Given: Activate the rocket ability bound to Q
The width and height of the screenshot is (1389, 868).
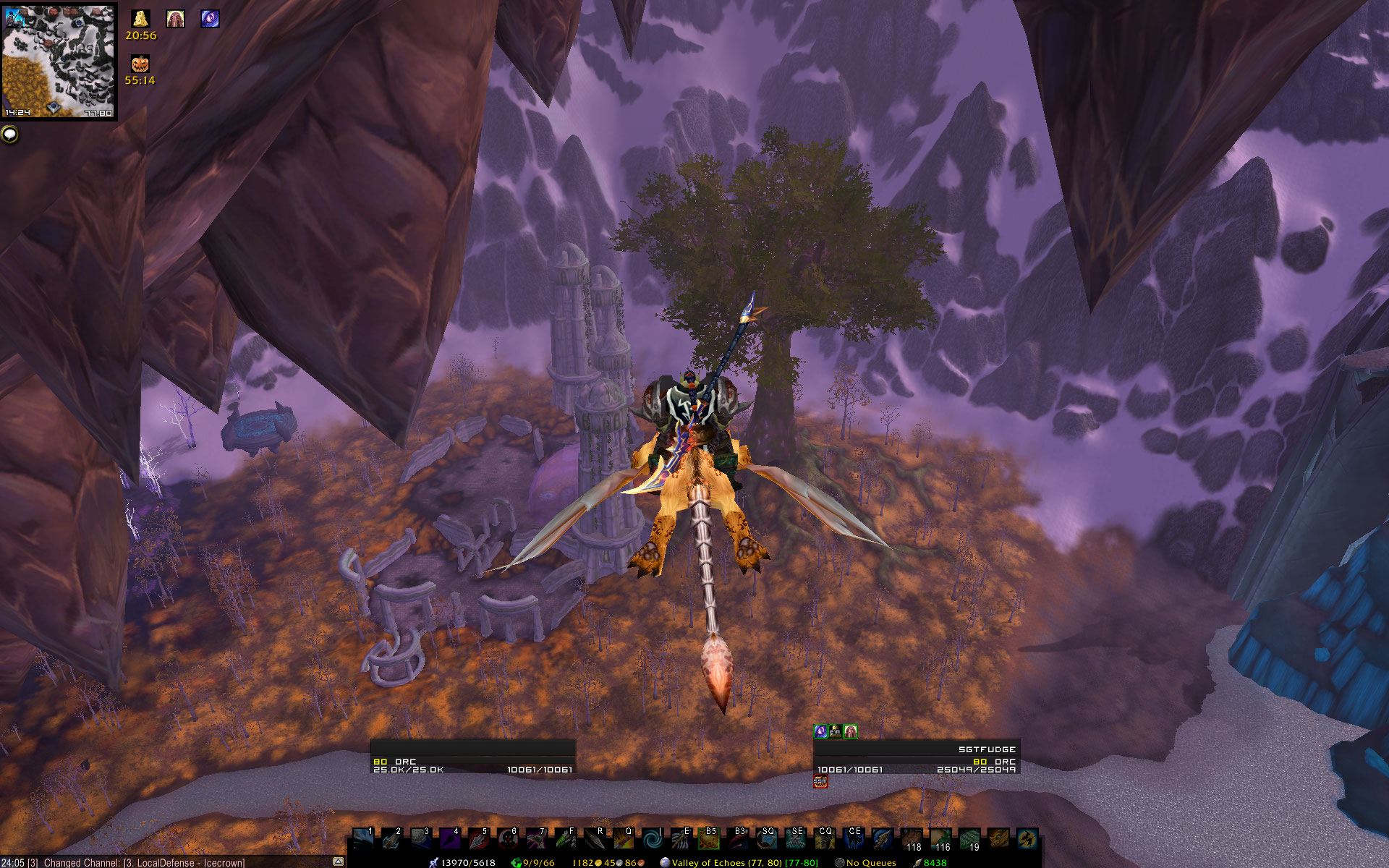Looking at the screenshot, I should [x=623, y=839].
